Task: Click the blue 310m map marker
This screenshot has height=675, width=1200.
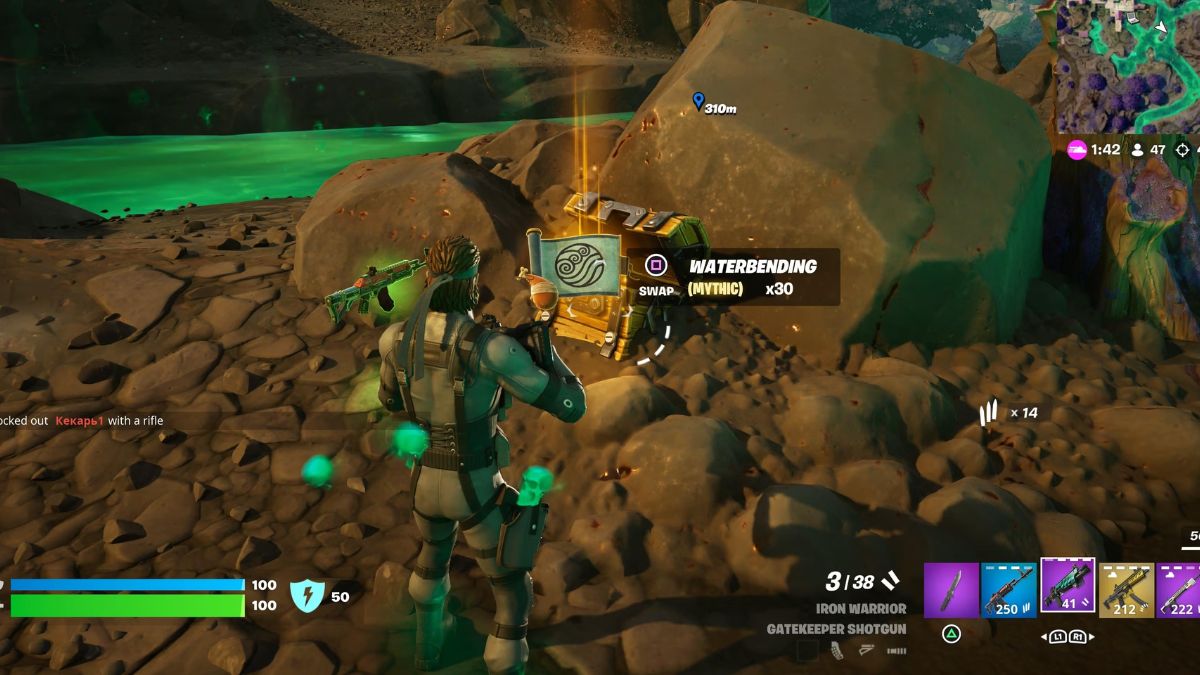Action: coord(698,100)
